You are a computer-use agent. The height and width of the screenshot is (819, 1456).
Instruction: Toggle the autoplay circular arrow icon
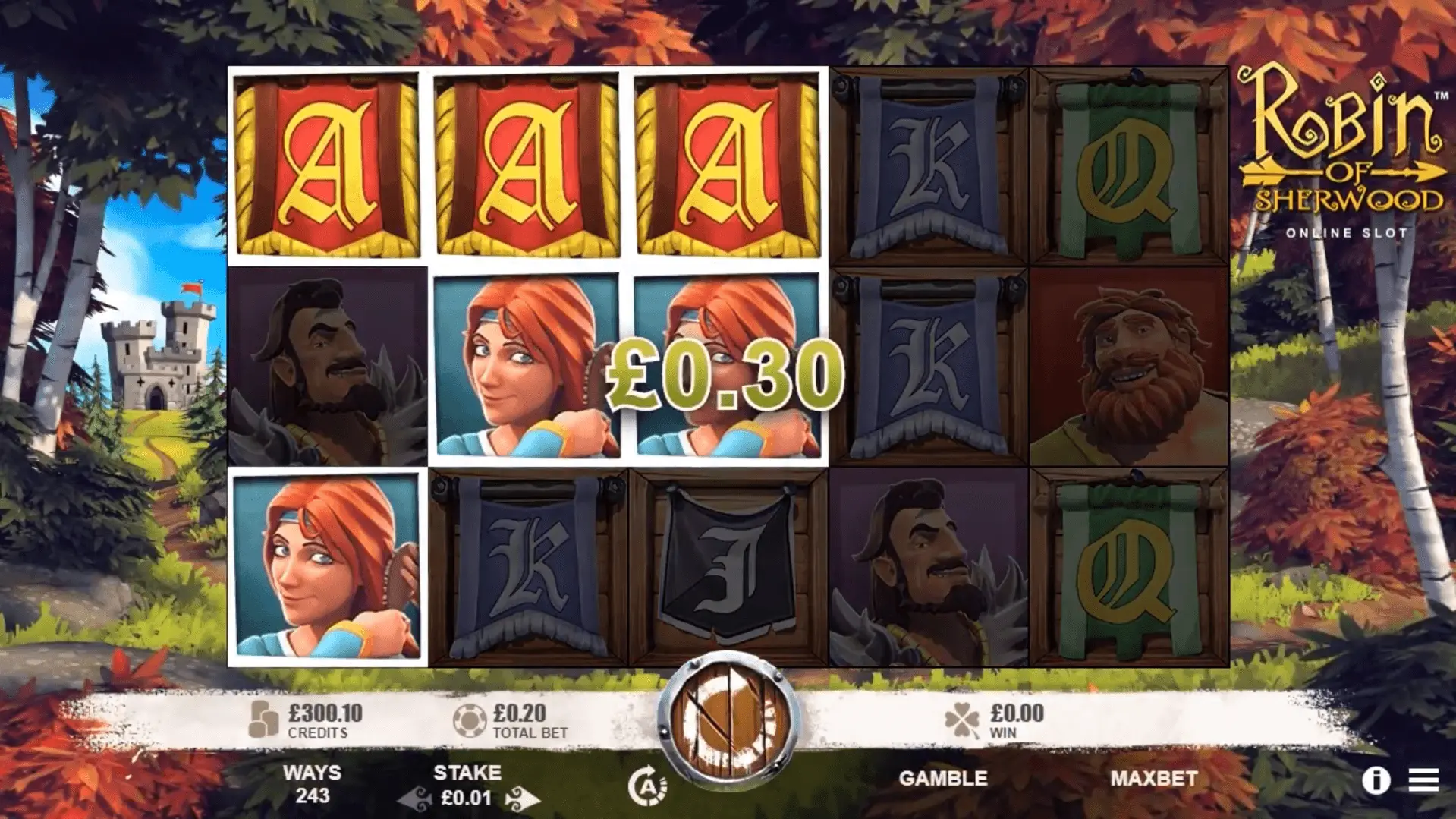(646, 785)
